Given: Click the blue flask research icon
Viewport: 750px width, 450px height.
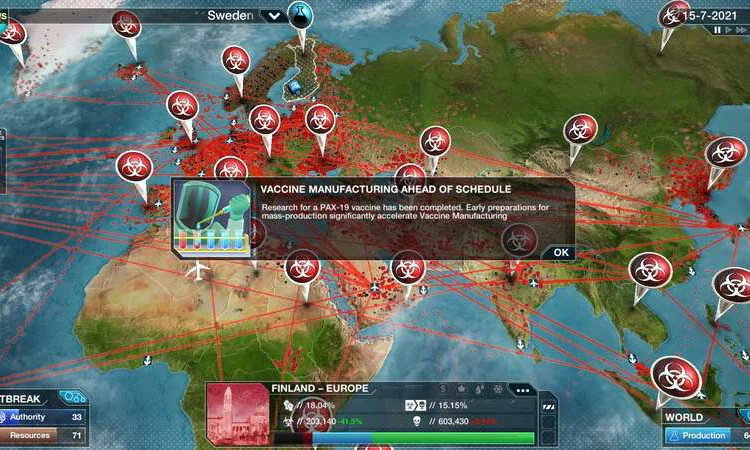Looking at the screenshot, I should click(x=300, y=14).
